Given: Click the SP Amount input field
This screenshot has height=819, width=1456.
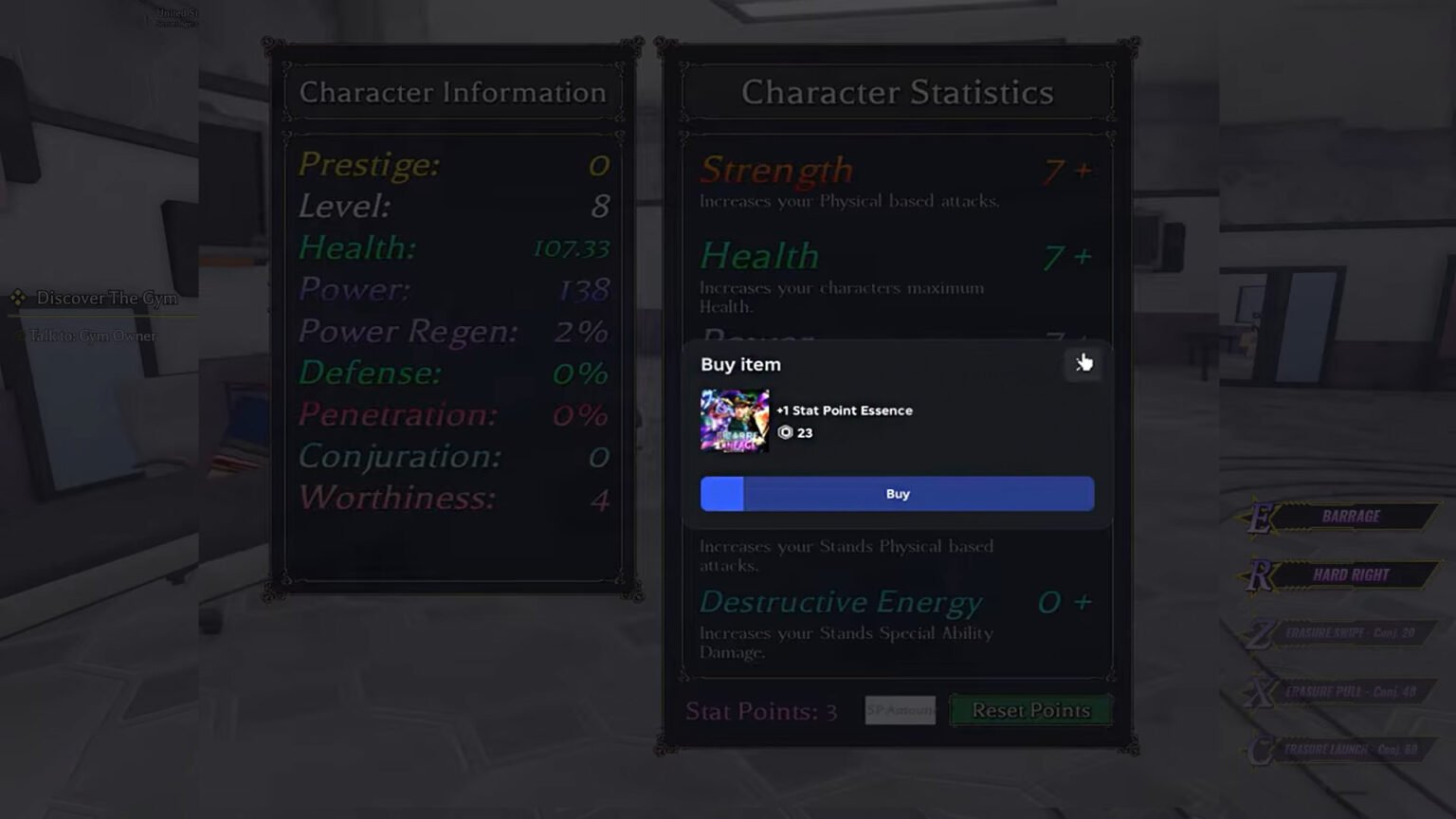Looking at the screenshot, I should tap(900, 710).
